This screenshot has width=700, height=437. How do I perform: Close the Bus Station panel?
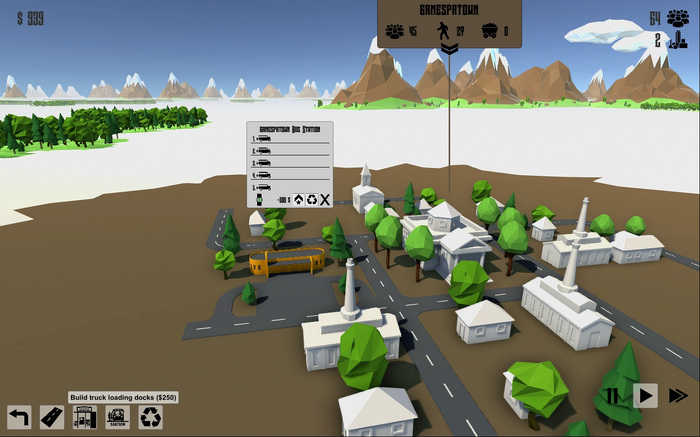click(324, 199)
